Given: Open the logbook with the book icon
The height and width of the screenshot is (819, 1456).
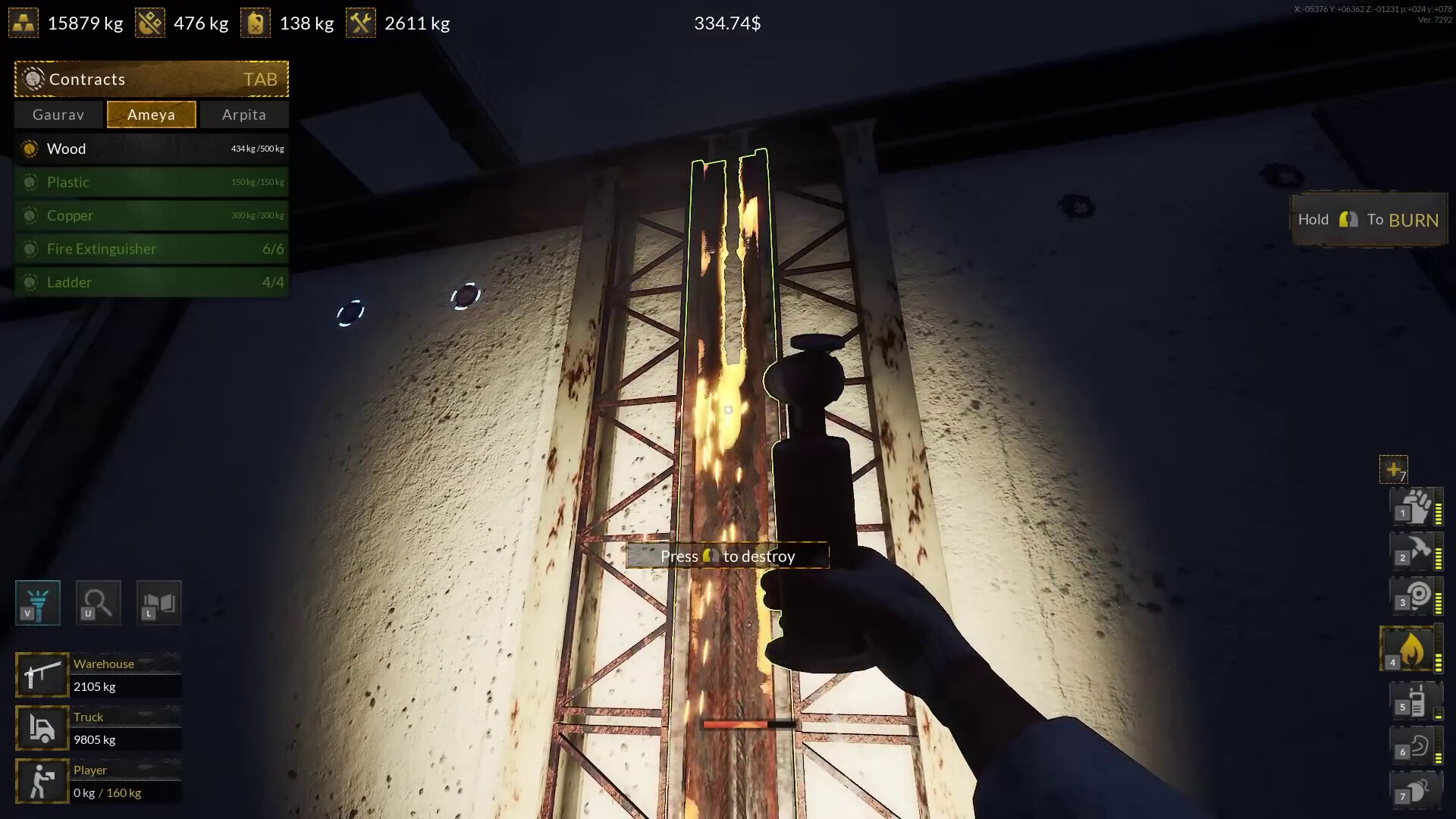Looking at the screenshot, I should (x=158, y=603).
